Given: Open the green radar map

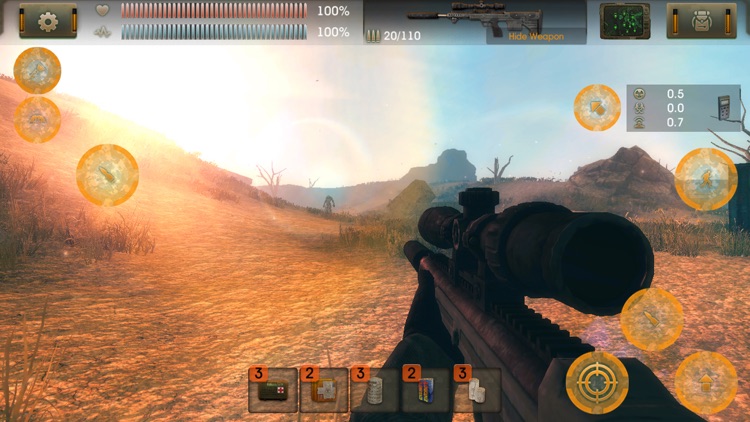Looking at the screenshot, I should [x=624, y=20].
